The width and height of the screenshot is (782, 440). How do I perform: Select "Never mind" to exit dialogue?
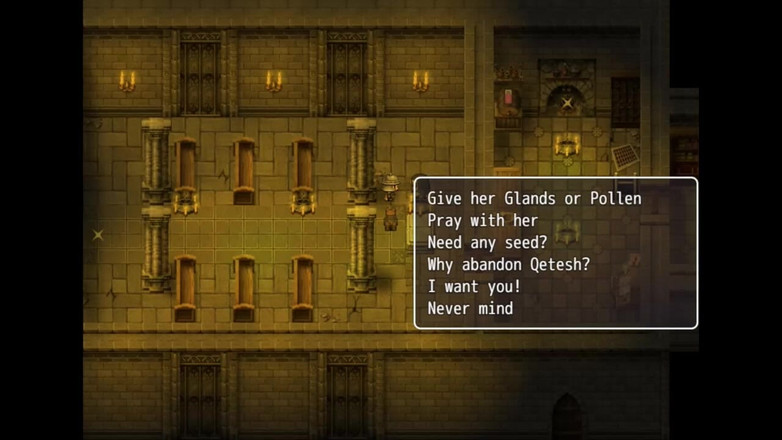(x=470, y=309)
